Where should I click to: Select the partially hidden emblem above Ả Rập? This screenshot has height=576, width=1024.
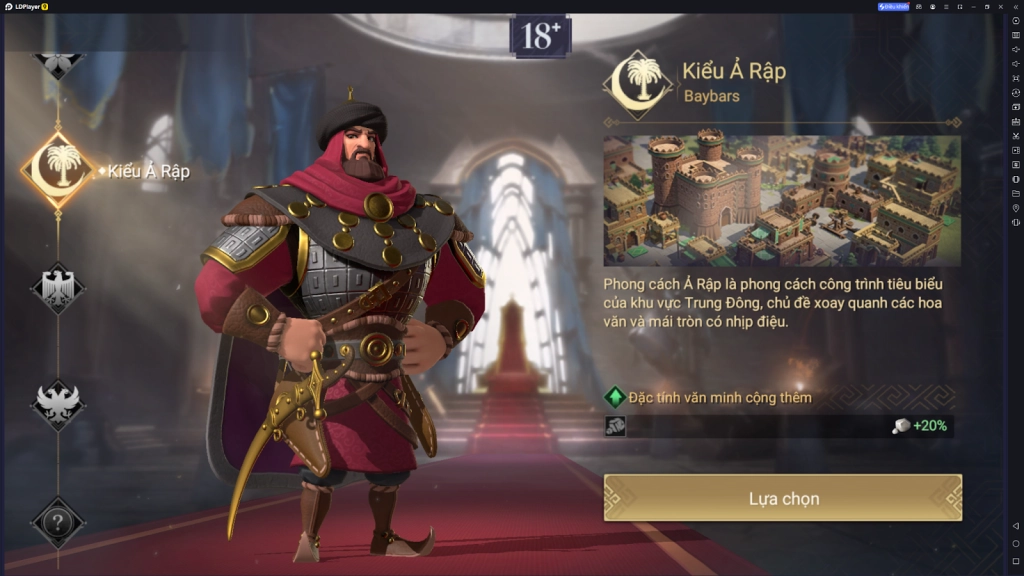pos(58,62)
